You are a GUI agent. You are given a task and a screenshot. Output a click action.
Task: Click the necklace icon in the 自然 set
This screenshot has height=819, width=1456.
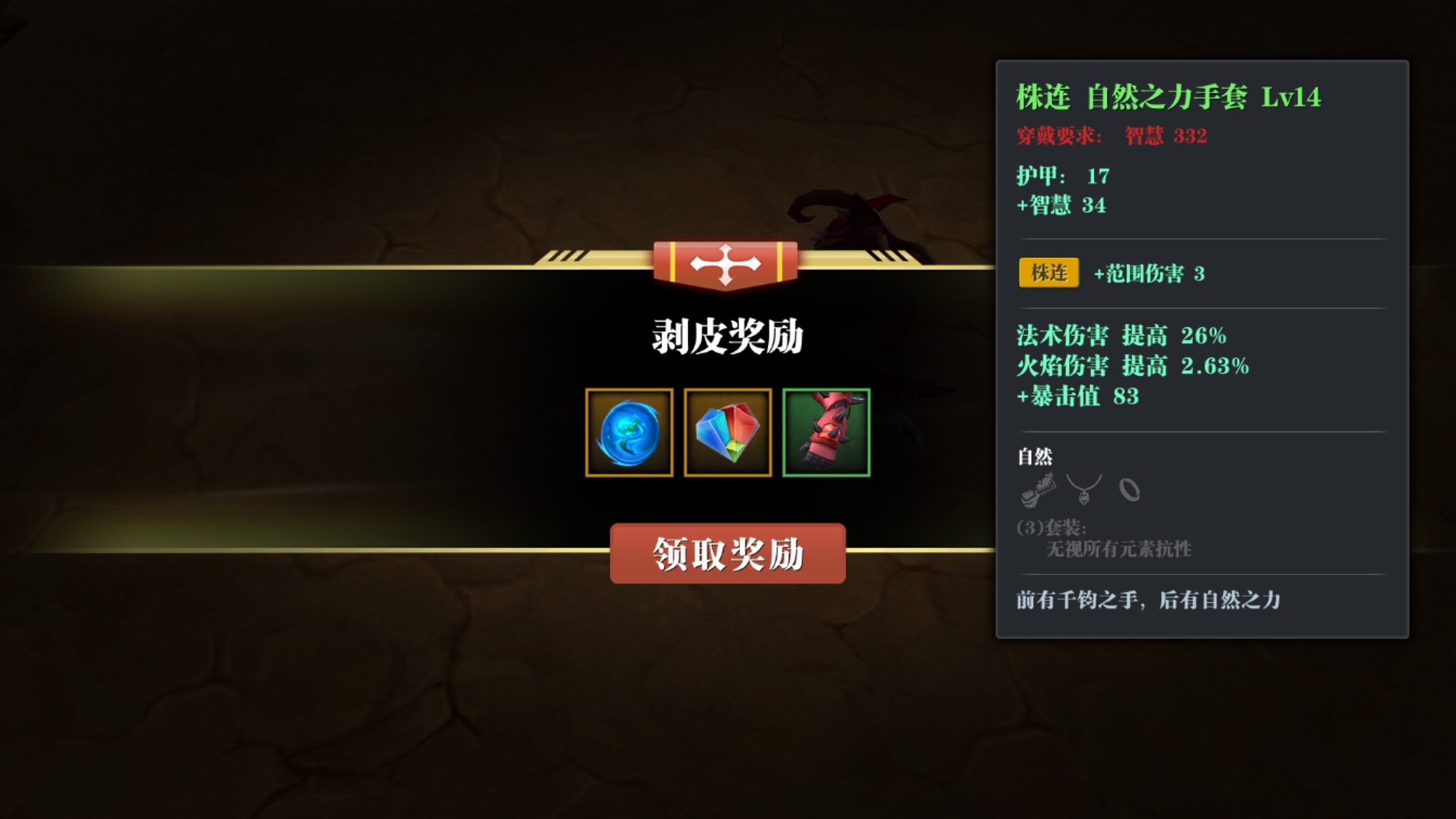(1084, 489)
